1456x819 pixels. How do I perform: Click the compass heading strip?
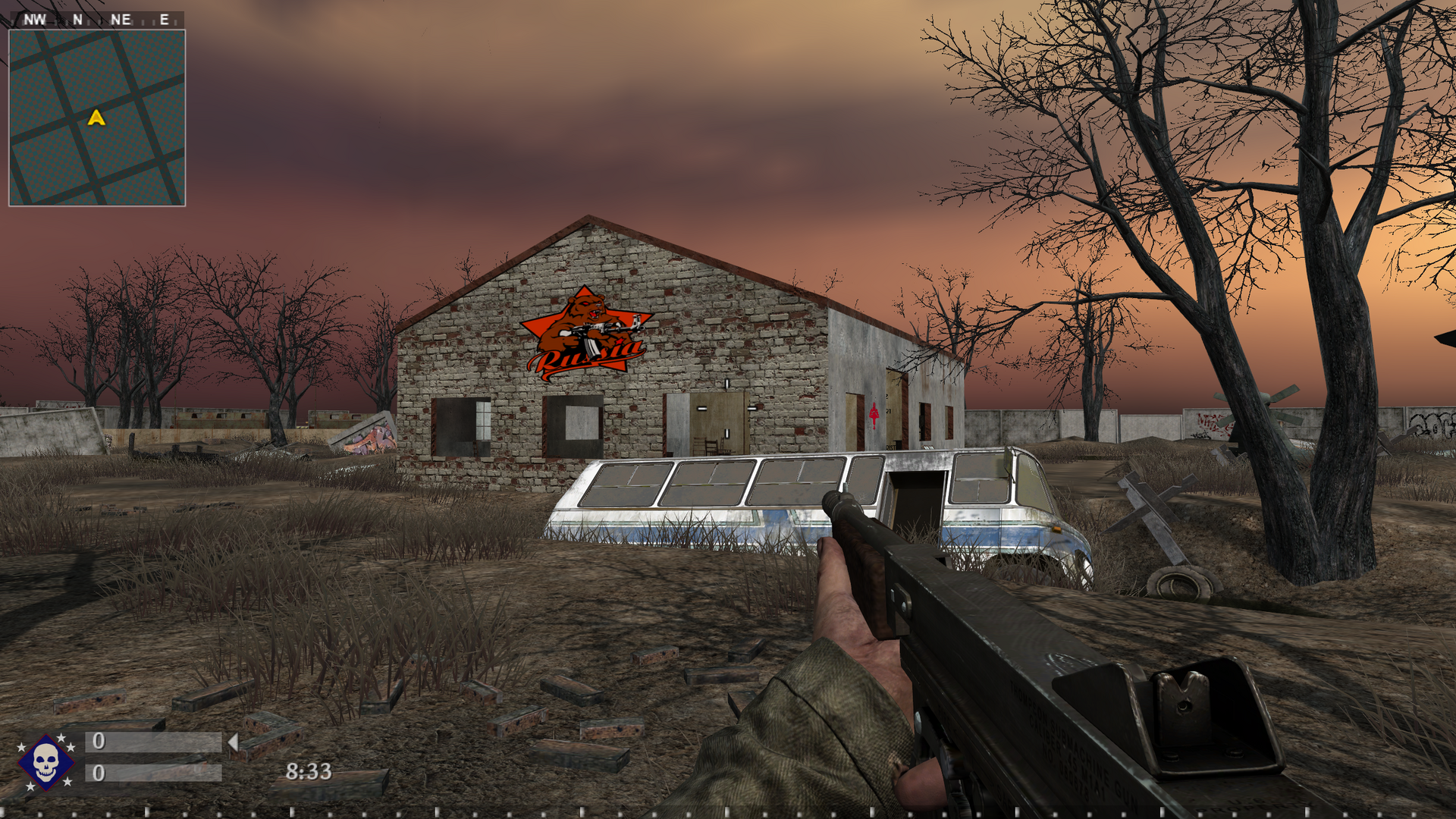(x=97, y=20)
